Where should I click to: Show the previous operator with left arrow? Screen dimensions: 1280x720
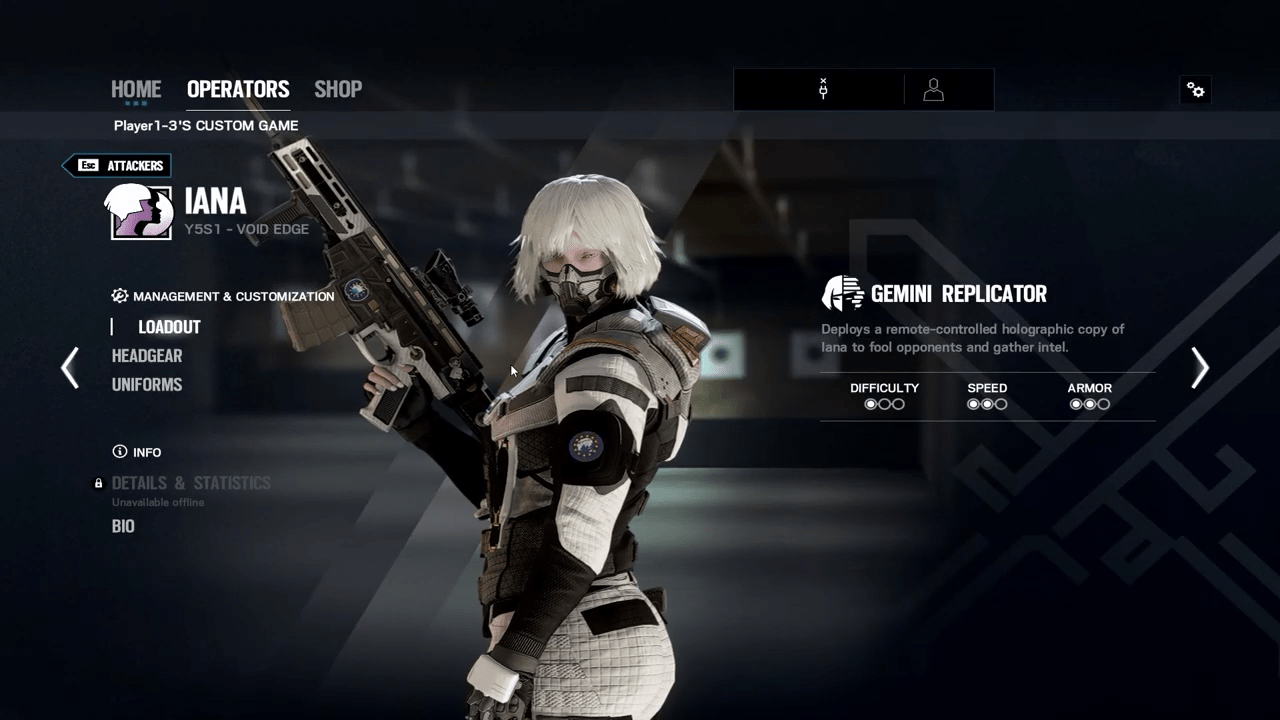pyautogui.click(x=70, y=368)
